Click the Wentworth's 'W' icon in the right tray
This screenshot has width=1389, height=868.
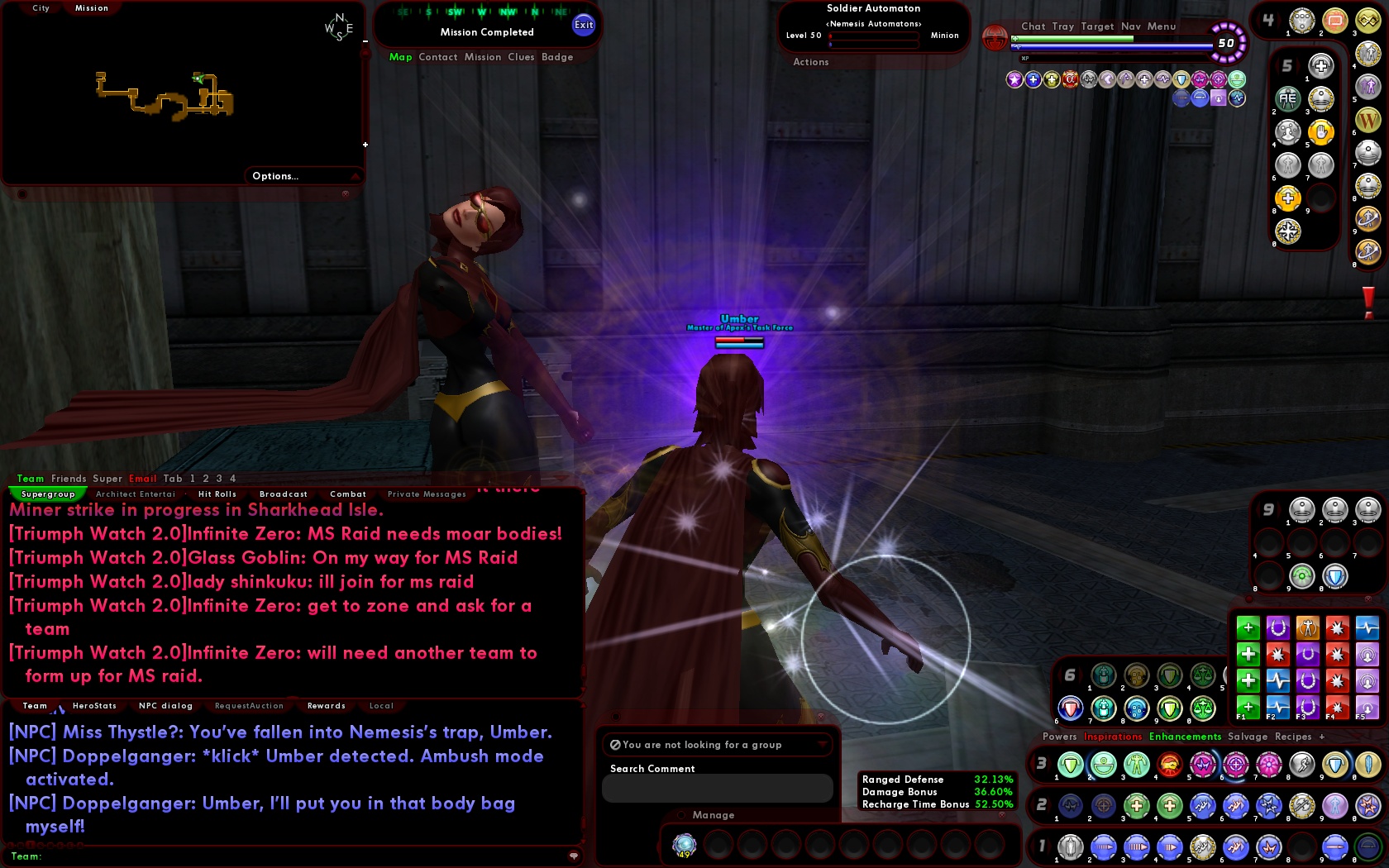1369,117
